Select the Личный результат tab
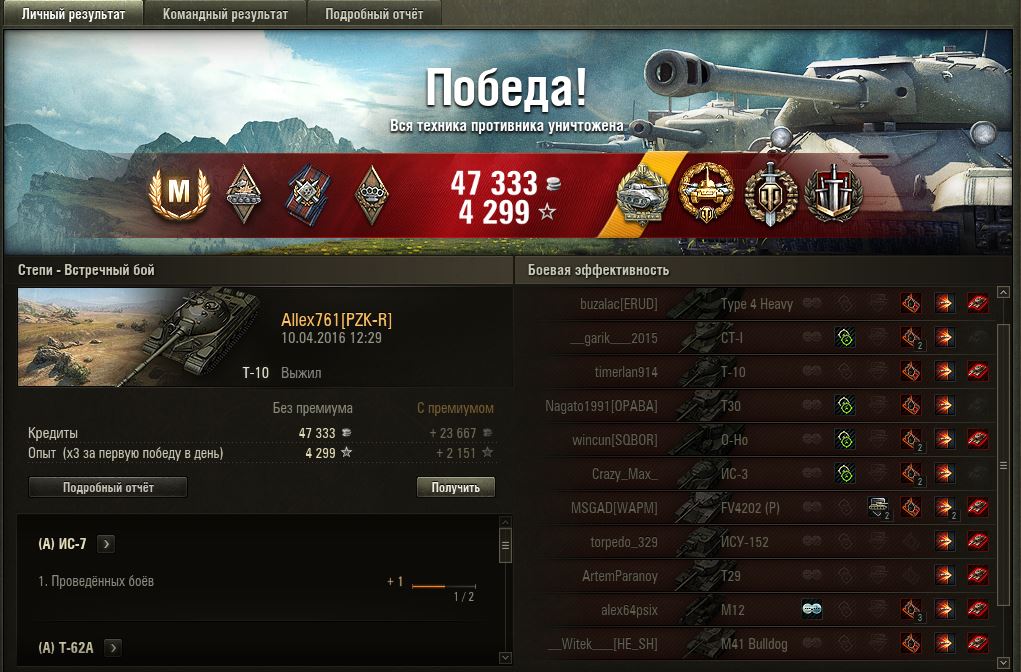 click(73, 14)
